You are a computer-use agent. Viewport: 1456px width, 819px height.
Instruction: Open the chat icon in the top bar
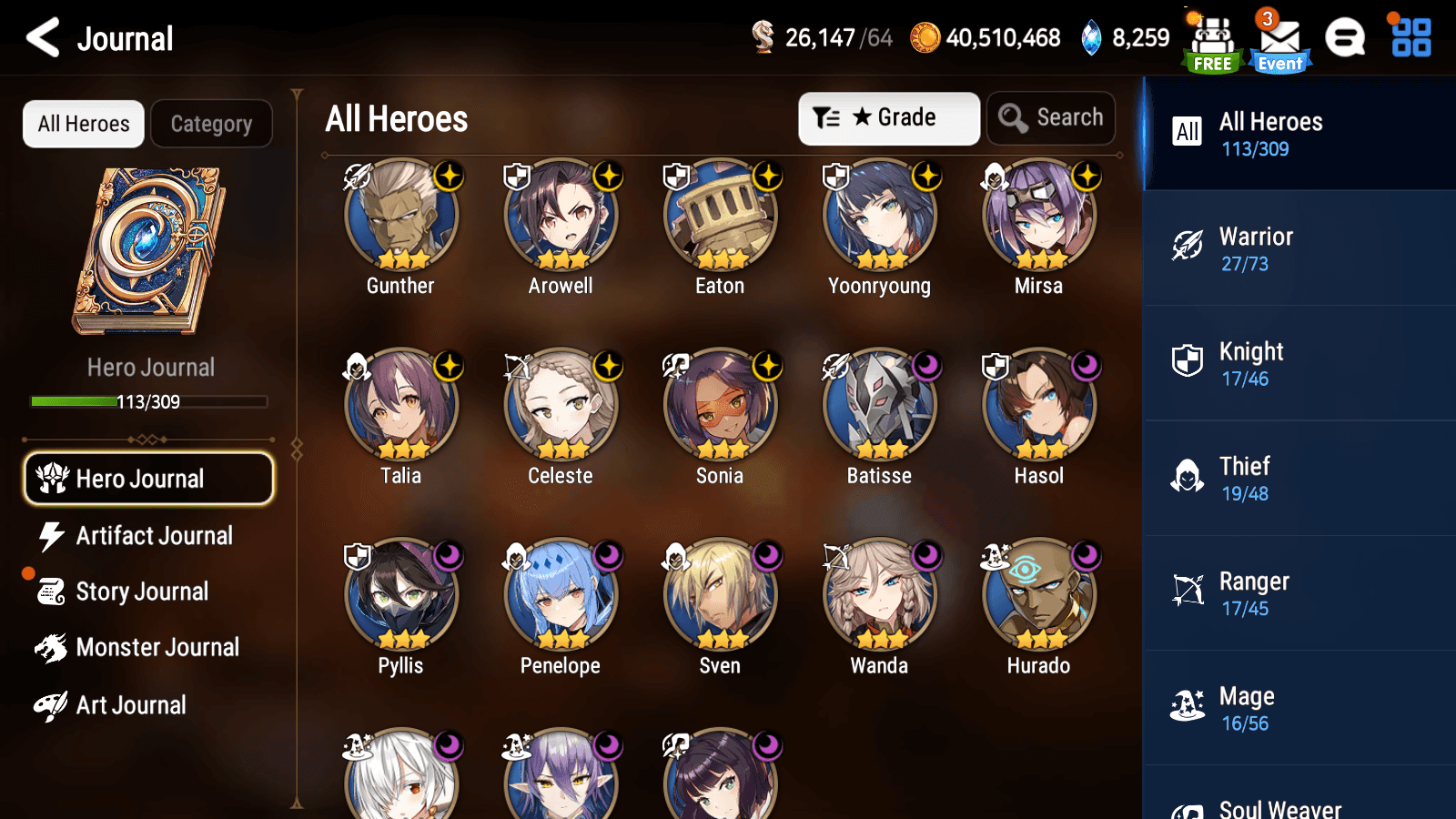[x=1345, y=38]
